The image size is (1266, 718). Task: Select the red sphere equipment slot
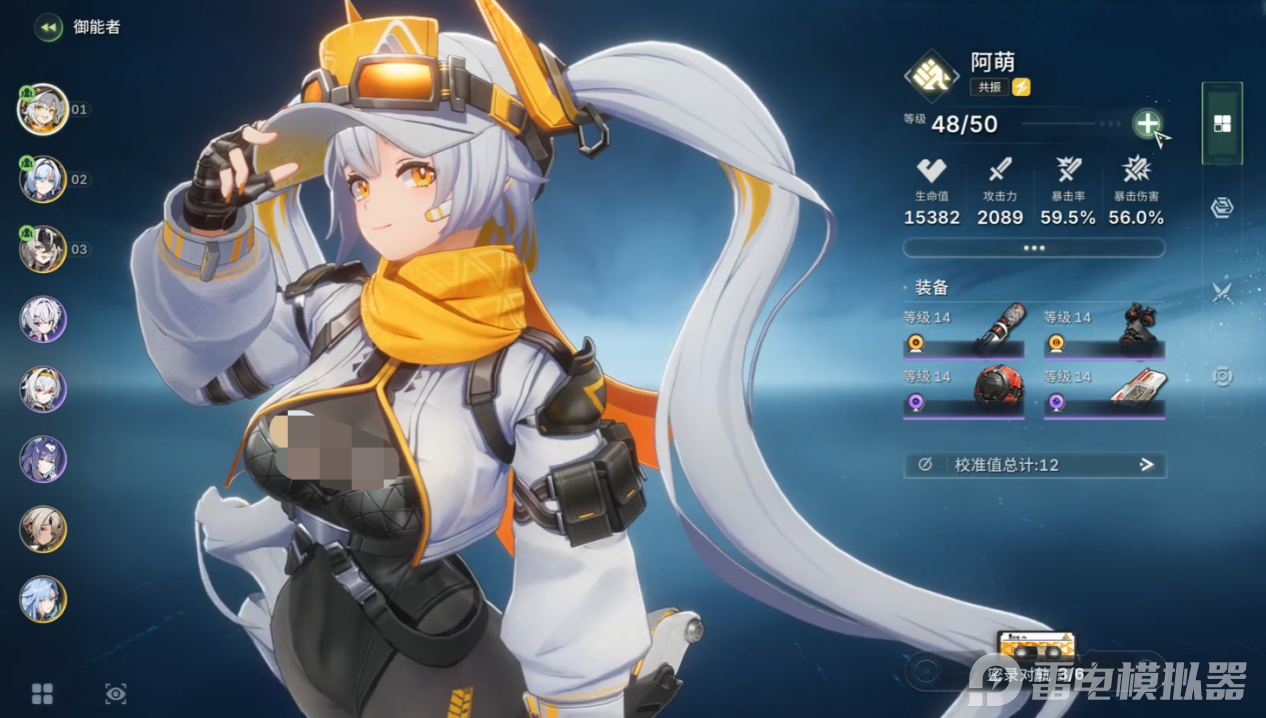click(x=964, y=392)
